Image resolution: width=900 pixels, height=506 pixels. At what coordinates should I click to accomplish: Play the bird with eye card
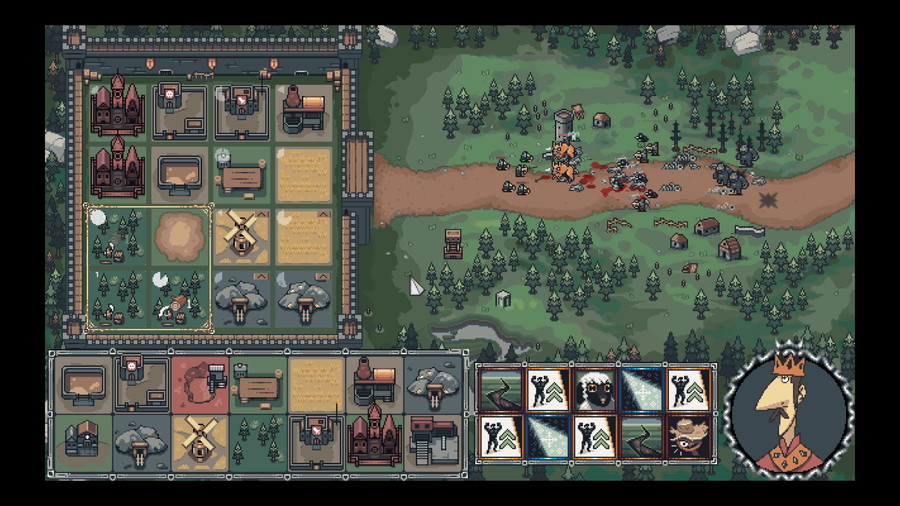point(688,437)
